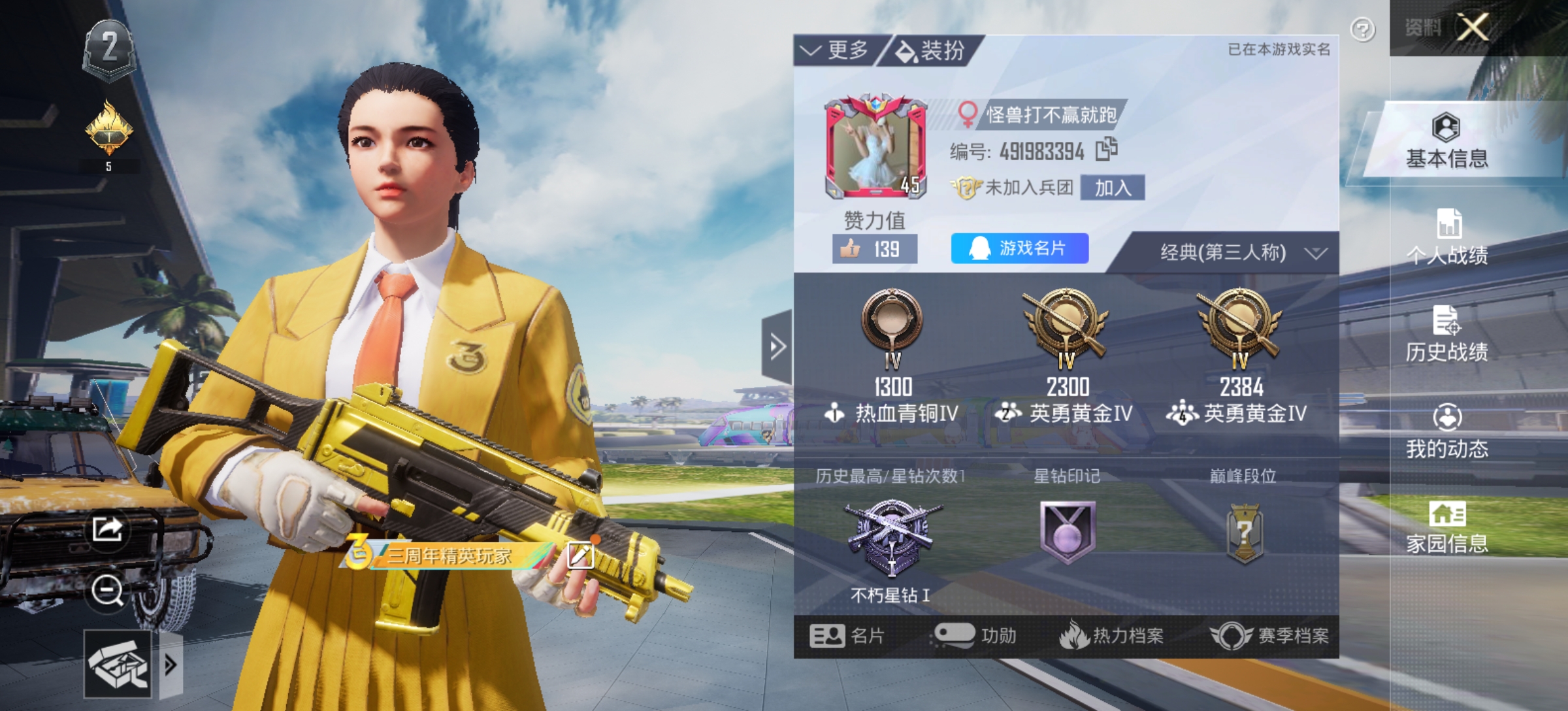This screenshot has height=711, width=1568.
Task: Click the help question mark icon
Action: 1362,30
